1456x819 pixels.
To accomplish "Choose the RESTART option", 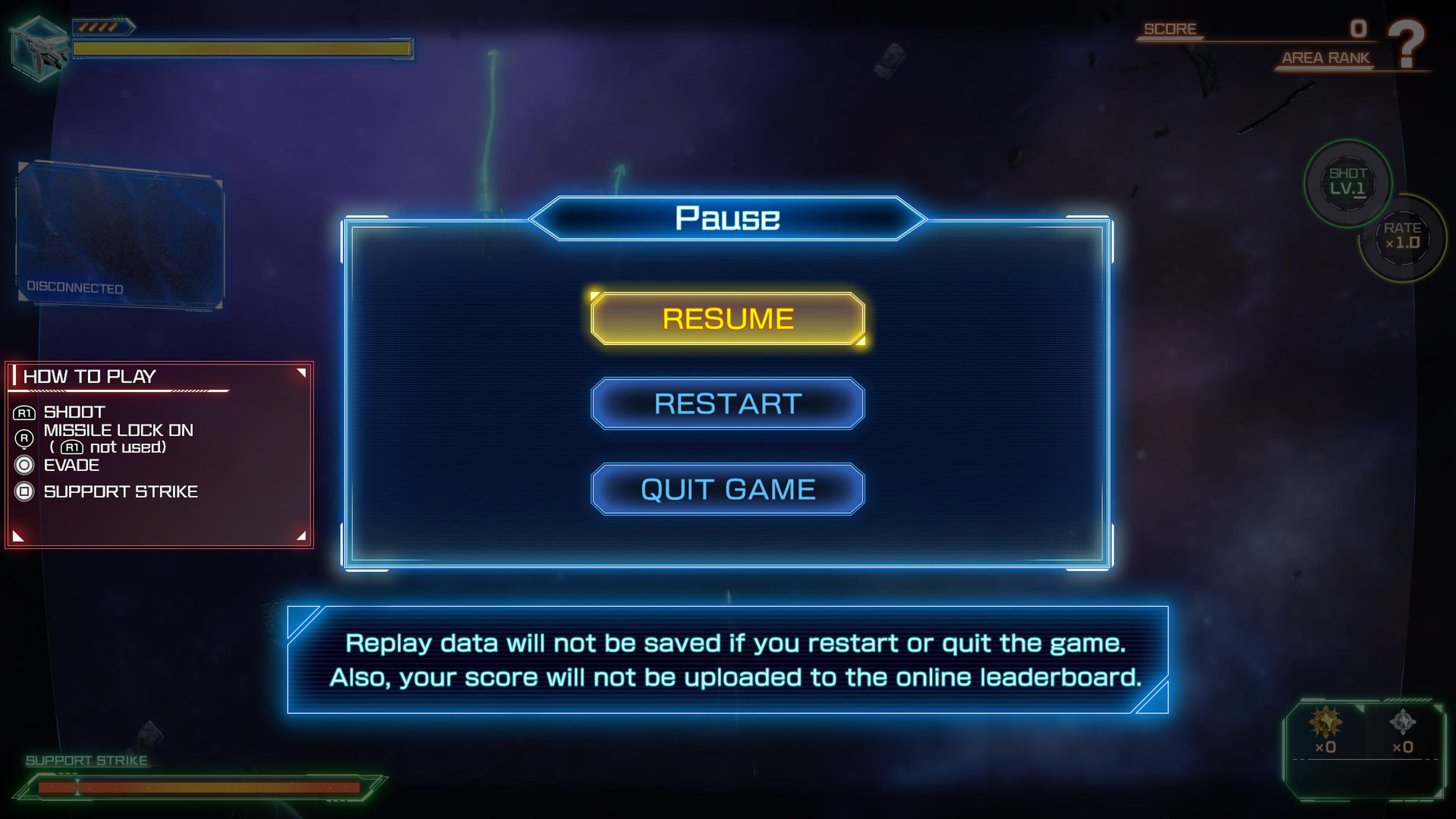I will tap(728, 403).
